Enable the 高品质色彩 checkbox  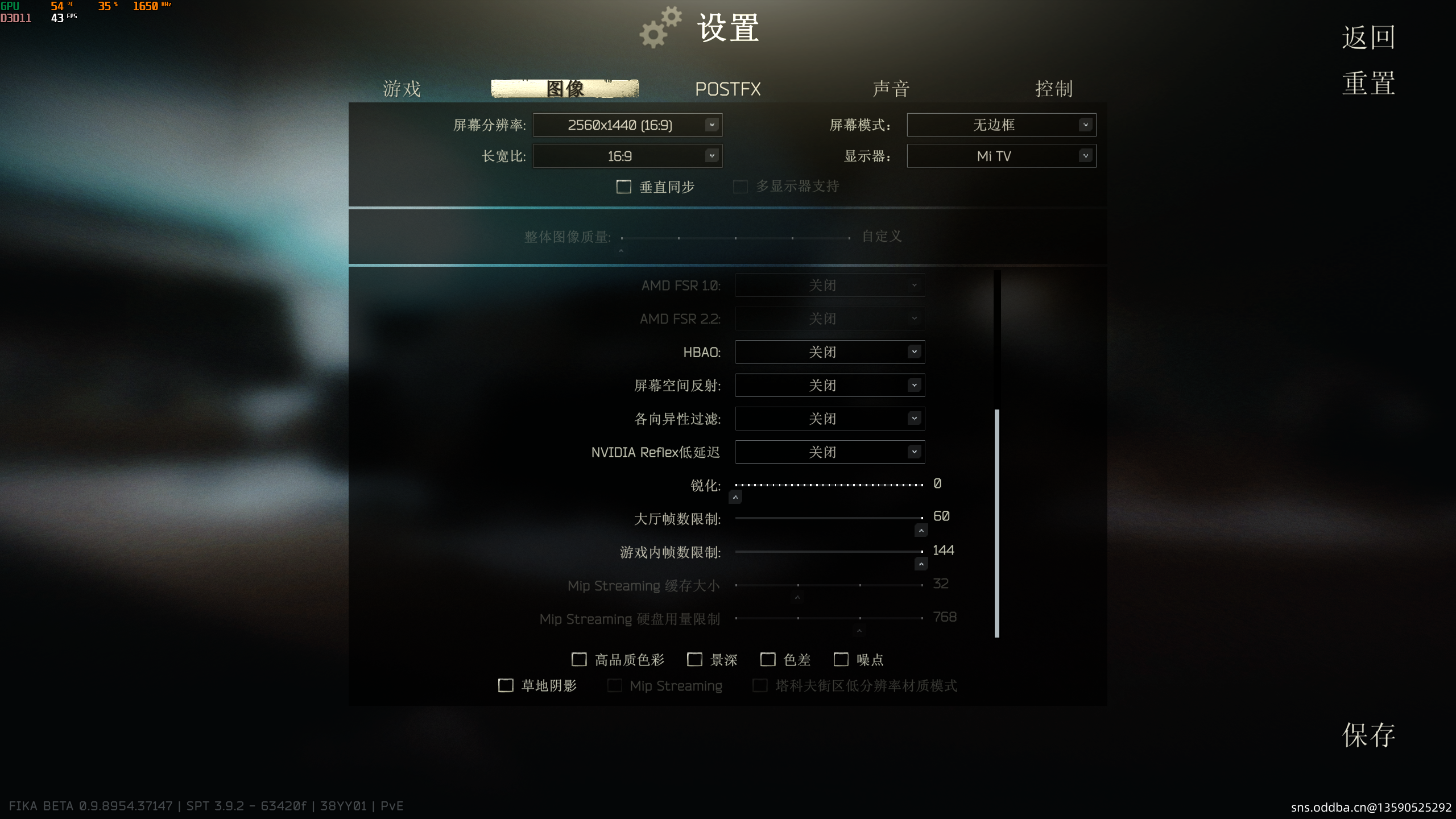(x=579, y=659)
